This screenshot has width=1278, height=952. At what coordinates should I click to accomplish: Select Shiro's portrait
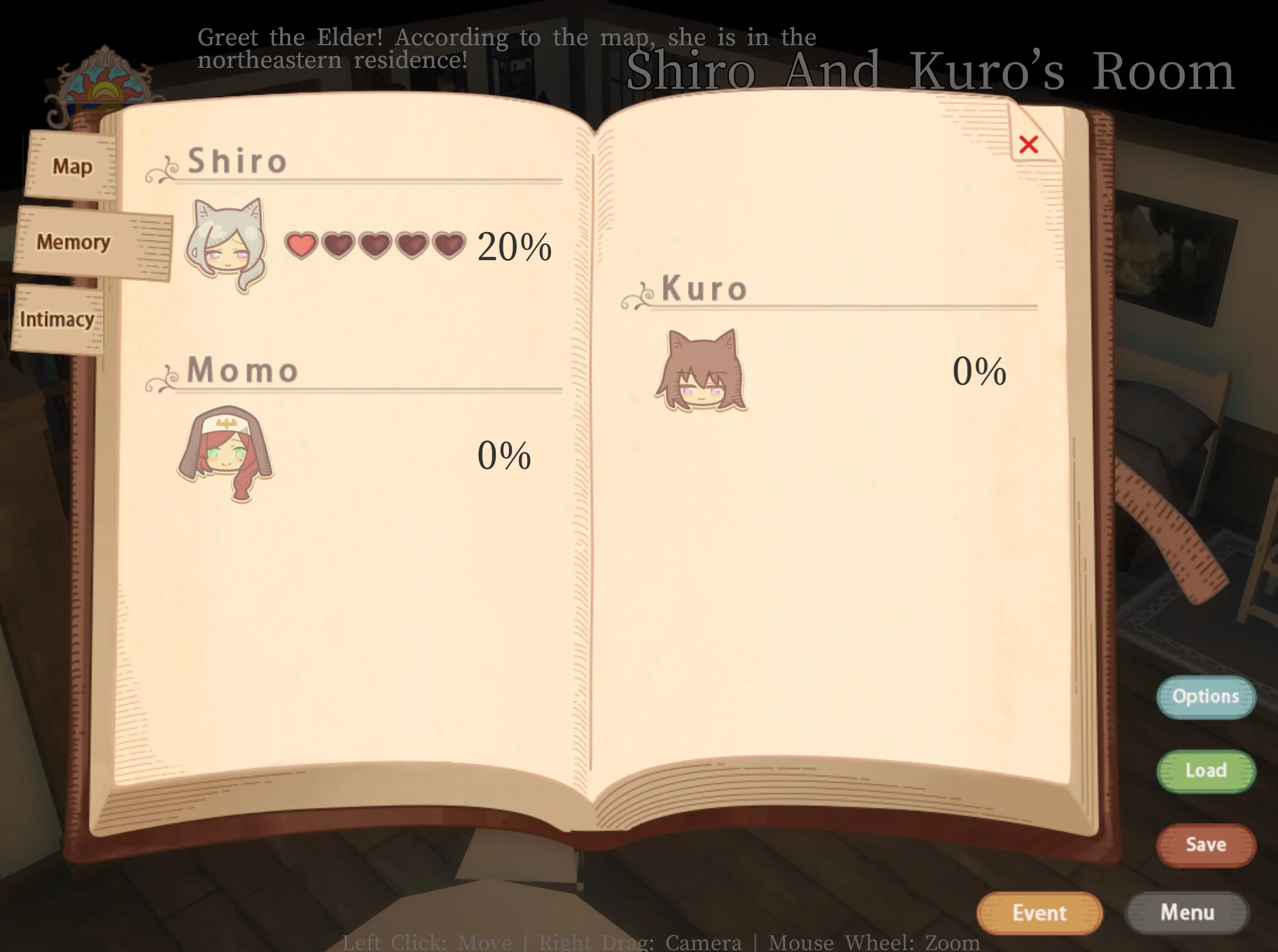coord(226,245)
